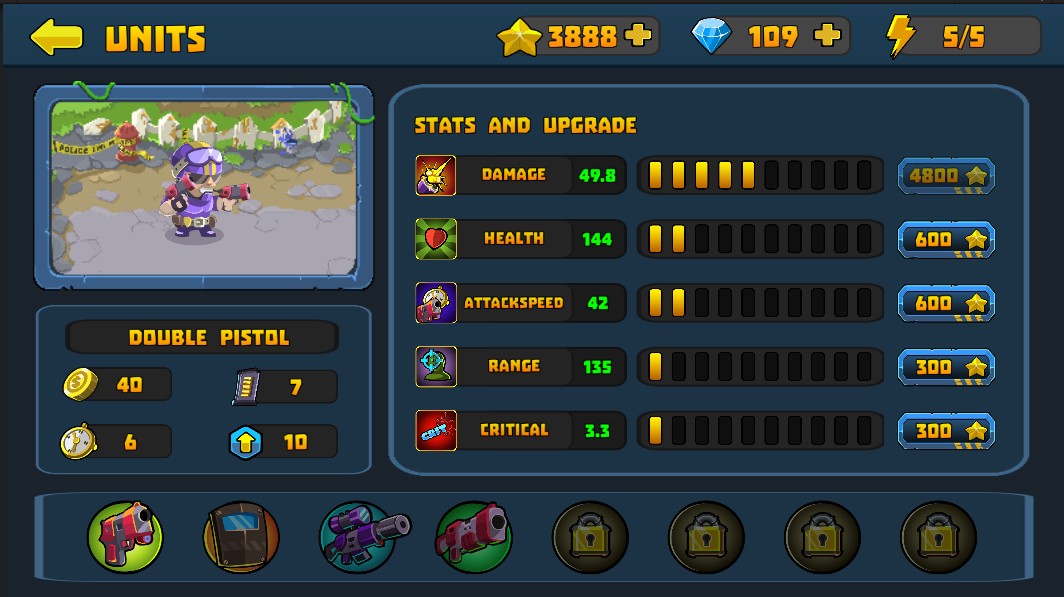Pick the red shotgun unit icon

(x=474, y=537)
